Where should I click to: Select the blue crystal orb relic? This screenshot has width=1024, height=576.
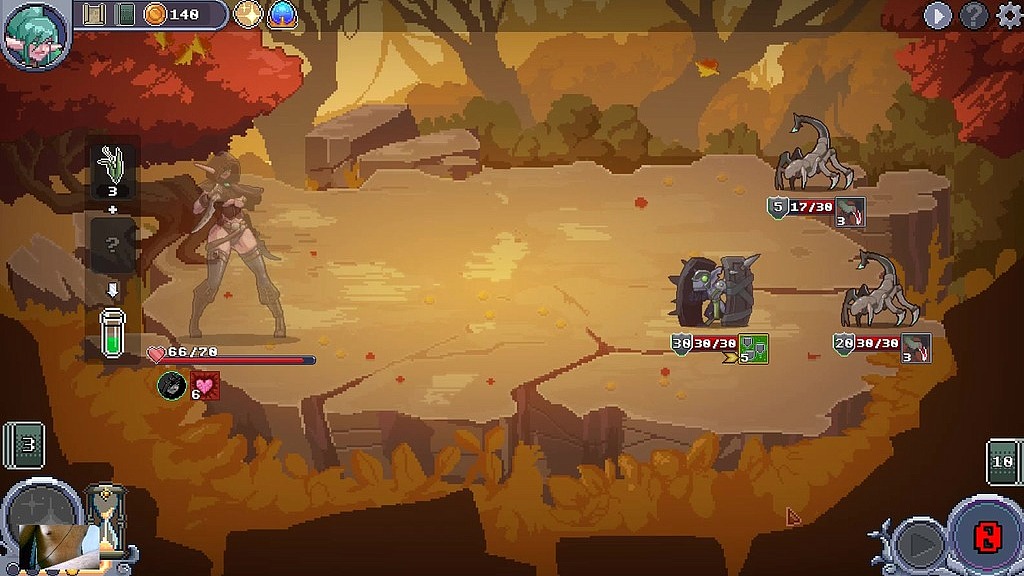coord(282,14)
